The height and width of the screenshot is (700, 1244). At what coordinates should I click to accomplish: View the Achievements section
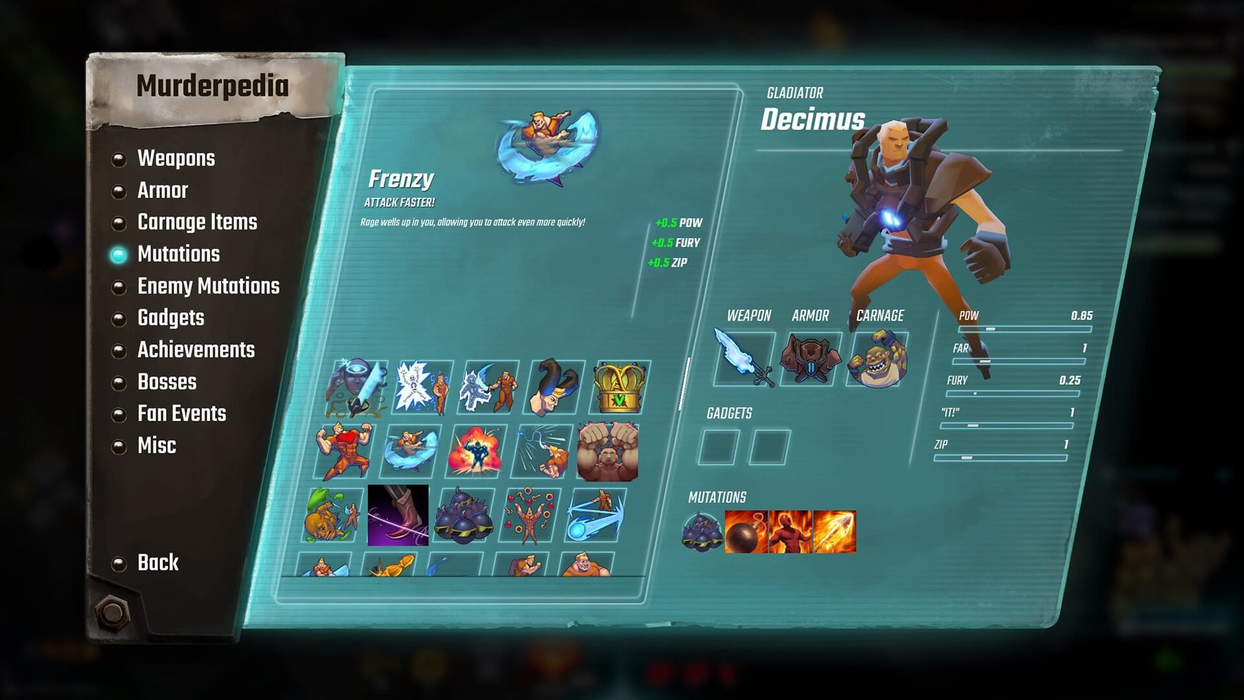coord(195,351)
